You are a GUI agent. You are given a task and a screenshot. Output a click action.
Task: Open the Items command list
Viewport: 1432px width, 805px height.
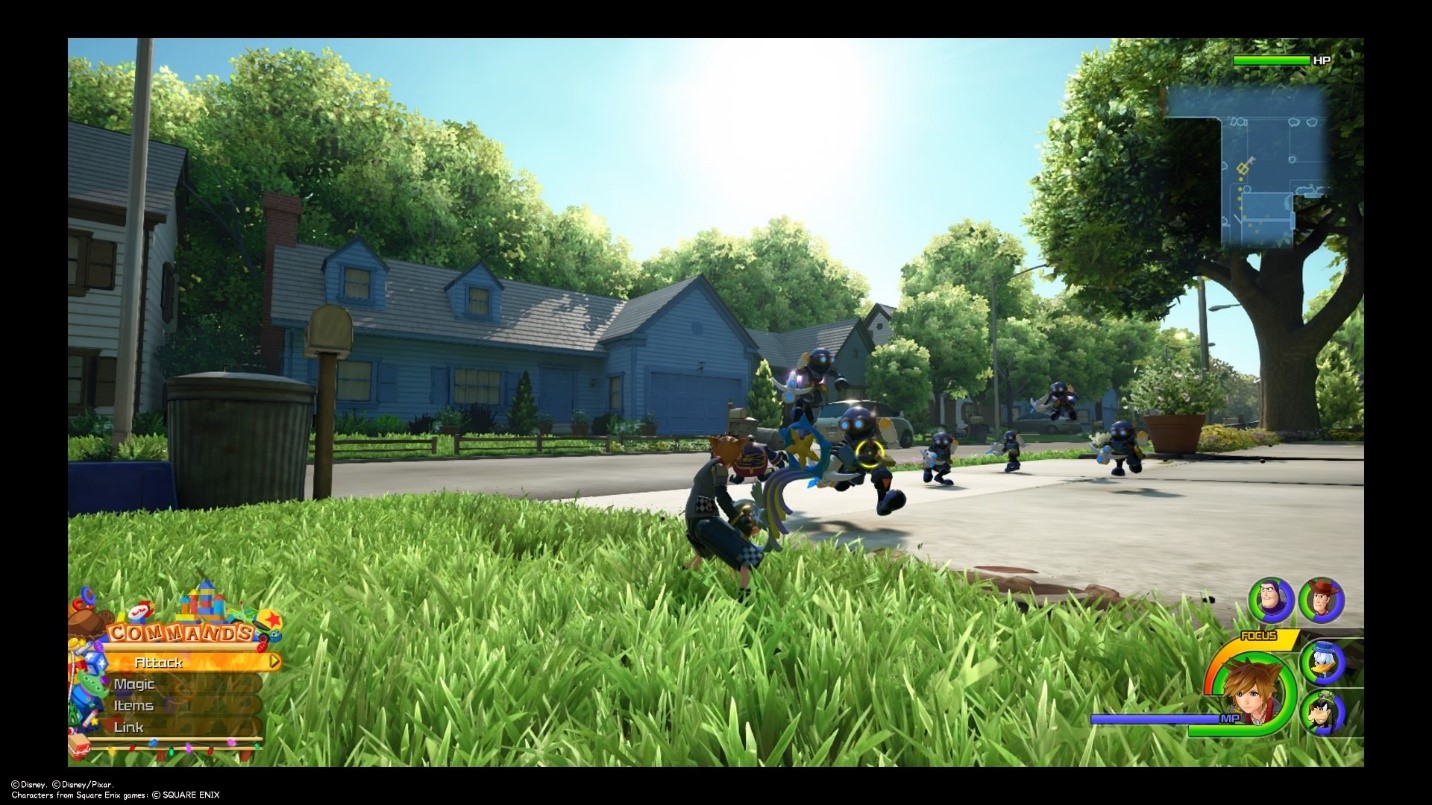coord(134,706)
